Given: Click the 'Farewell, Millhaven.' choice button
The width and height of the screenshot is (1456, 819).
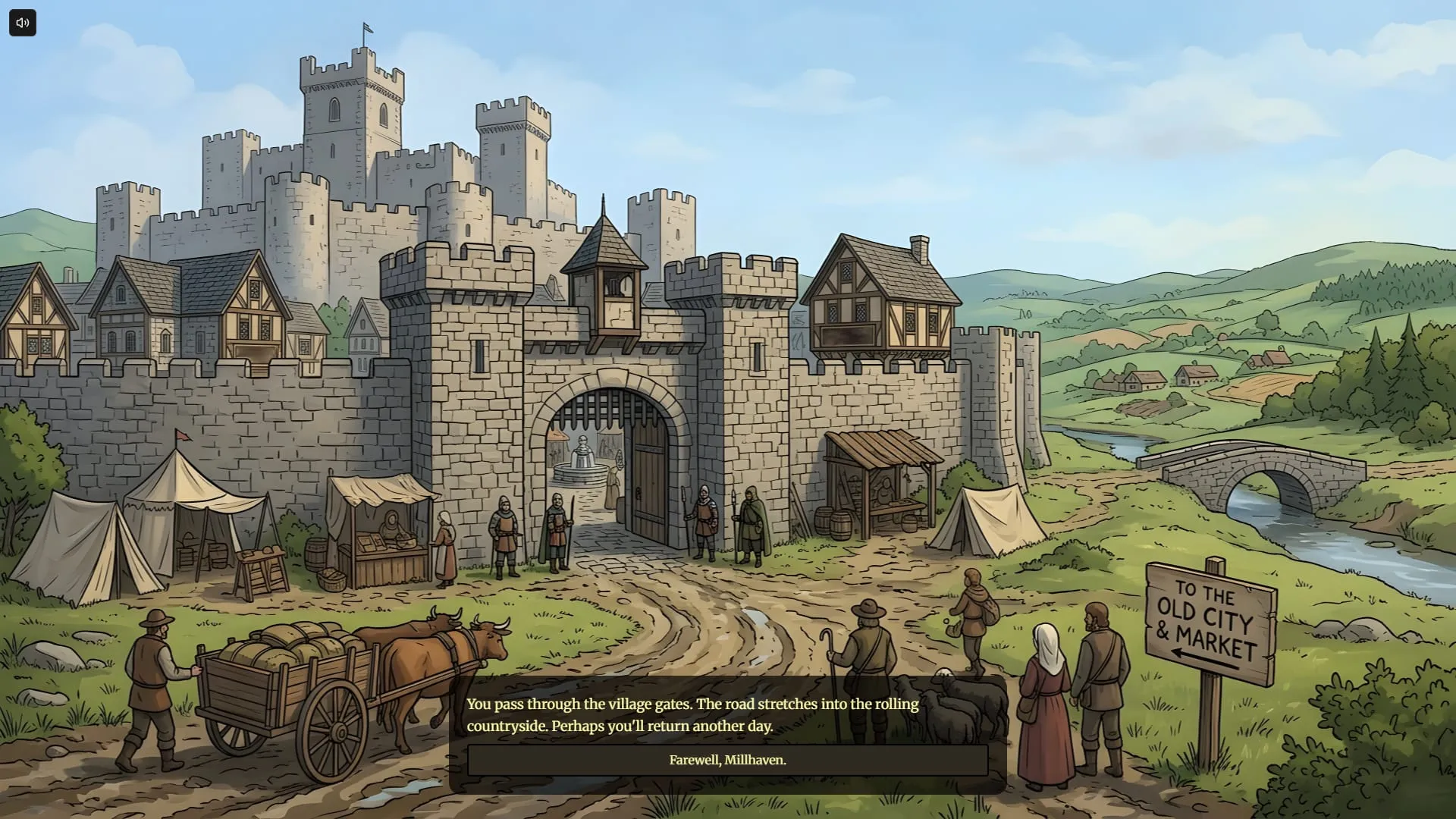Looking at the screenshot, I should click(727, 760).
